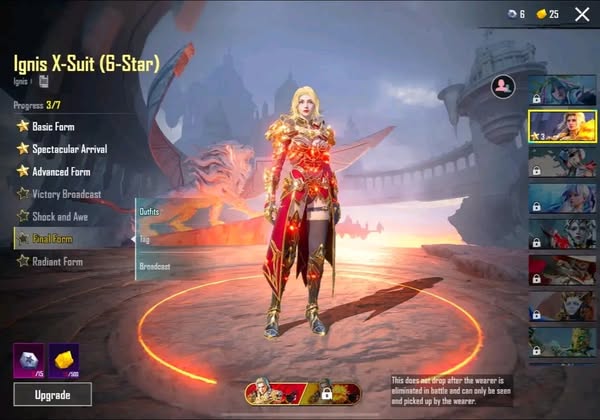
Task: Select the Basic Form stage
Action: pos(52,127)
